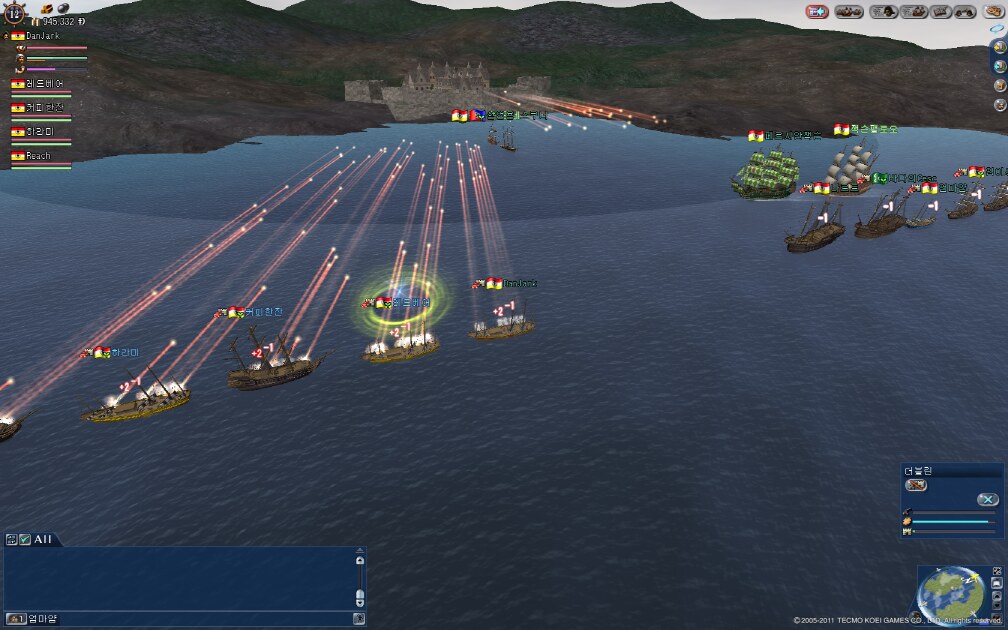Select the All chat tab
Screen dimensions: 1008x630
pyautogui.click(x=42, y=539)
